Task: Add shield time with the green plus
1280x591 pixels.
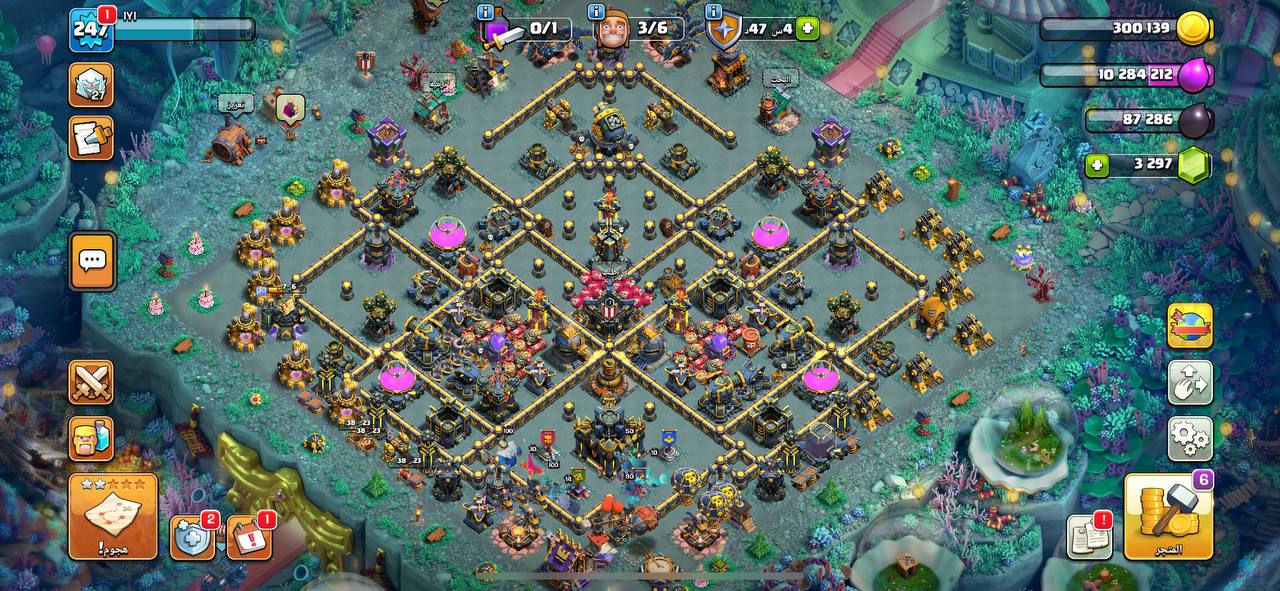Action: [x=807, y=28]
